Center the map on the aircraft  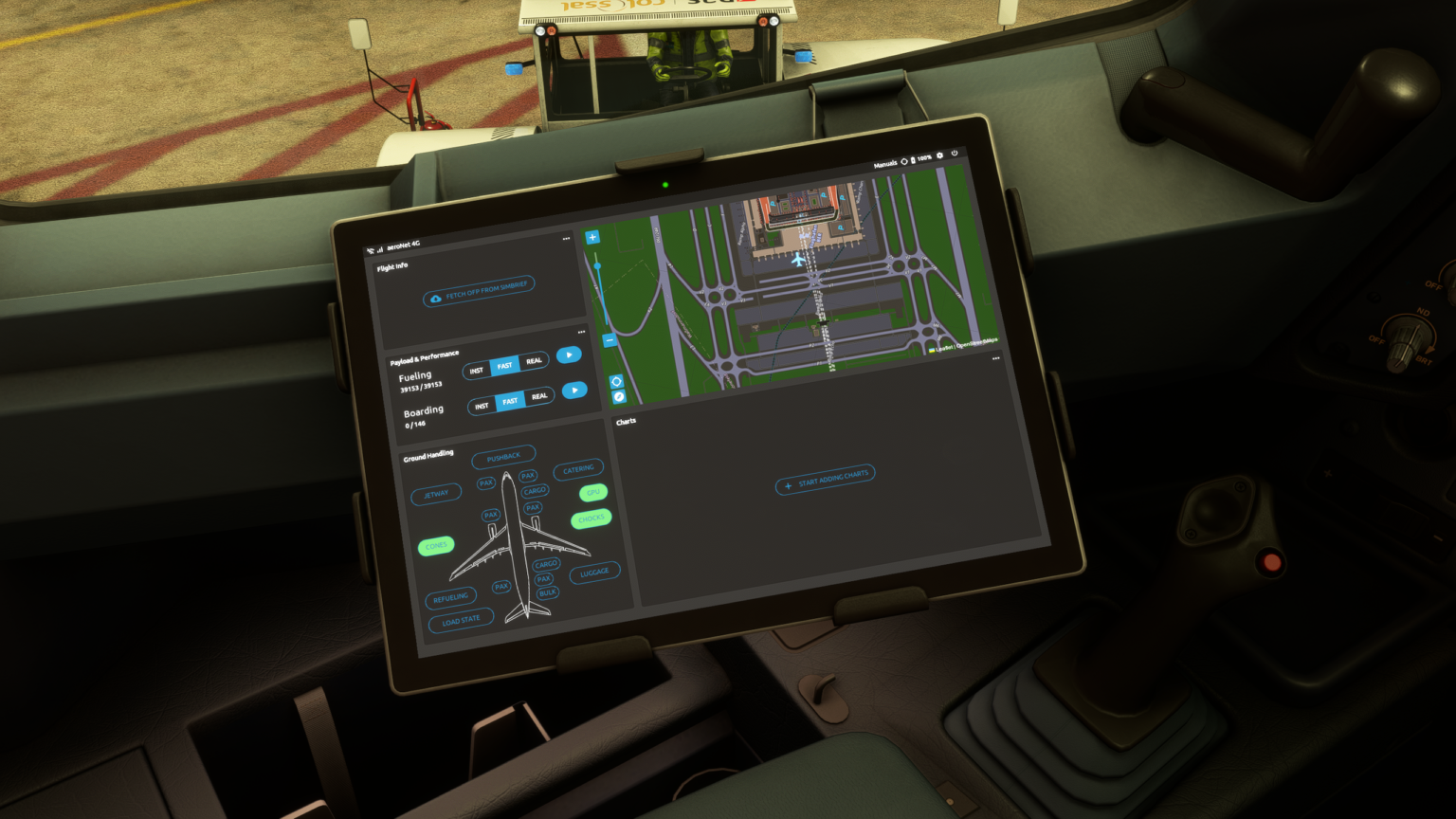(x=616, y=383)
